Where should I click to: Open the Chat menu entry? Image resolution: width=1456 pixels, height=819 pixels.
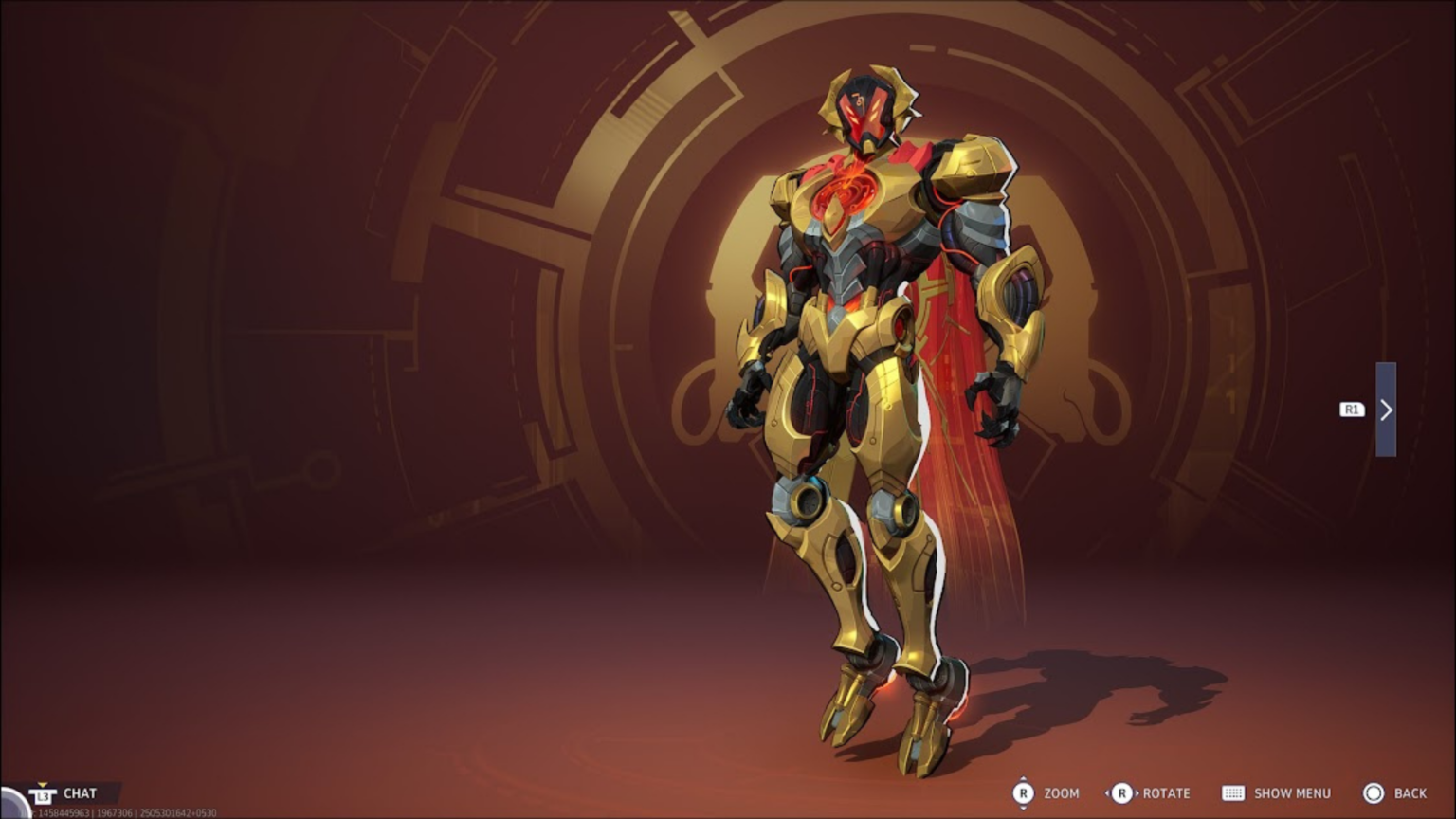coord(81,793)
